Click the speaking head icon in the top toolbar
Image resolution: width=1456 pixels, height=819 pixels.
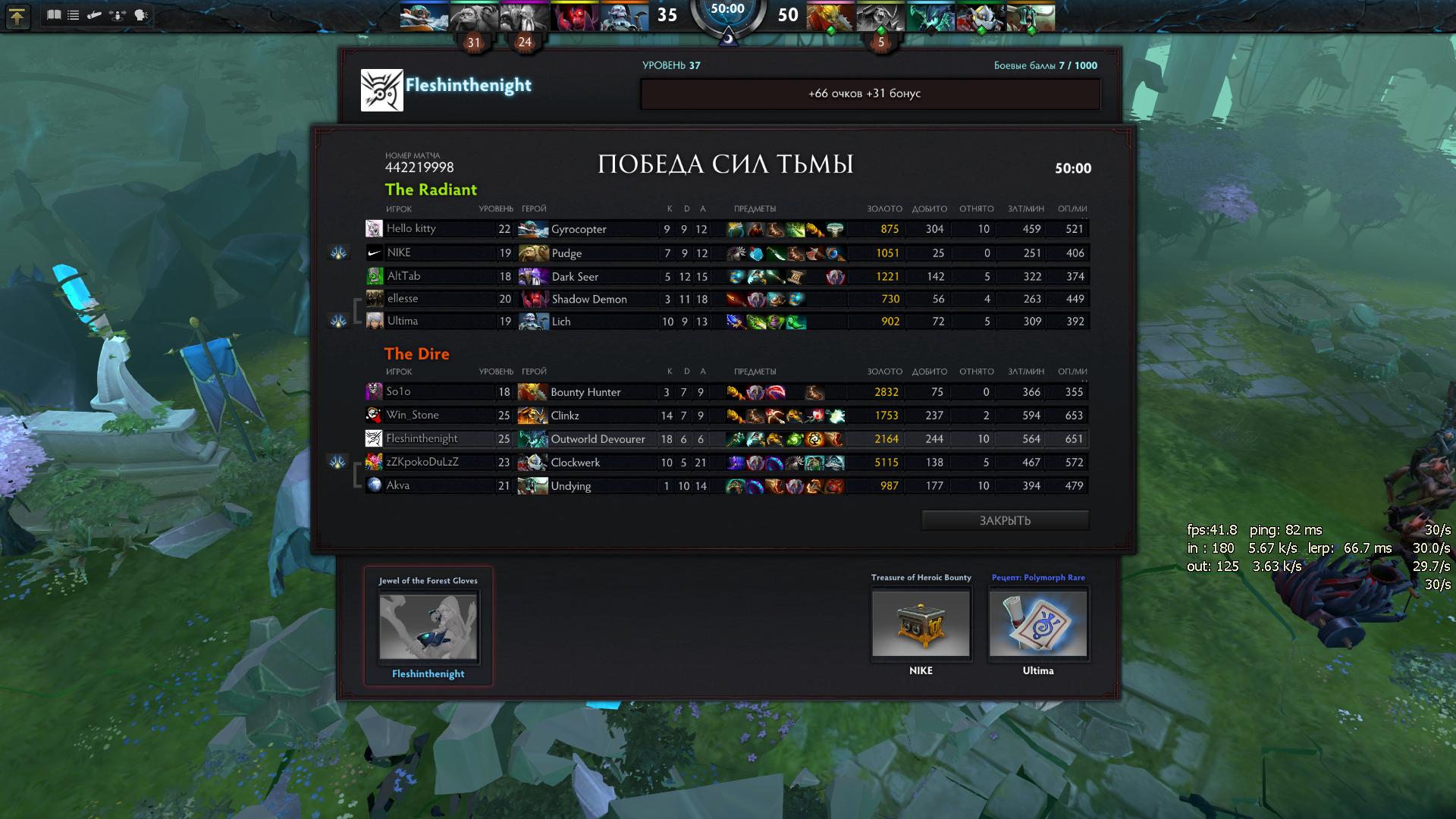140,14
